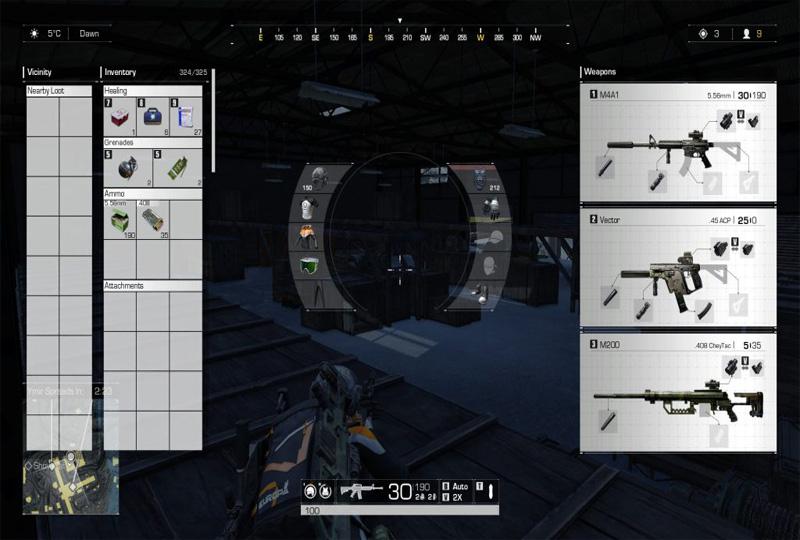Click the equipped green goggles slot
The width and height of the screenshot is (800, 540).
[x=309, y=264]
